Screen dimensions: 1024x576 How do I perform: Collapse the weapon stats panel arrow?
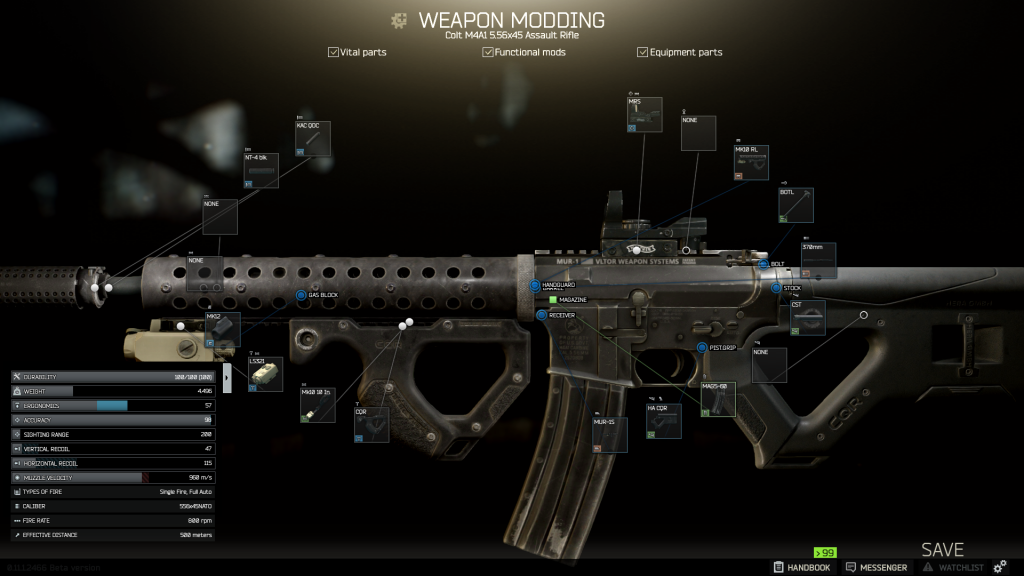click(227, 377)
